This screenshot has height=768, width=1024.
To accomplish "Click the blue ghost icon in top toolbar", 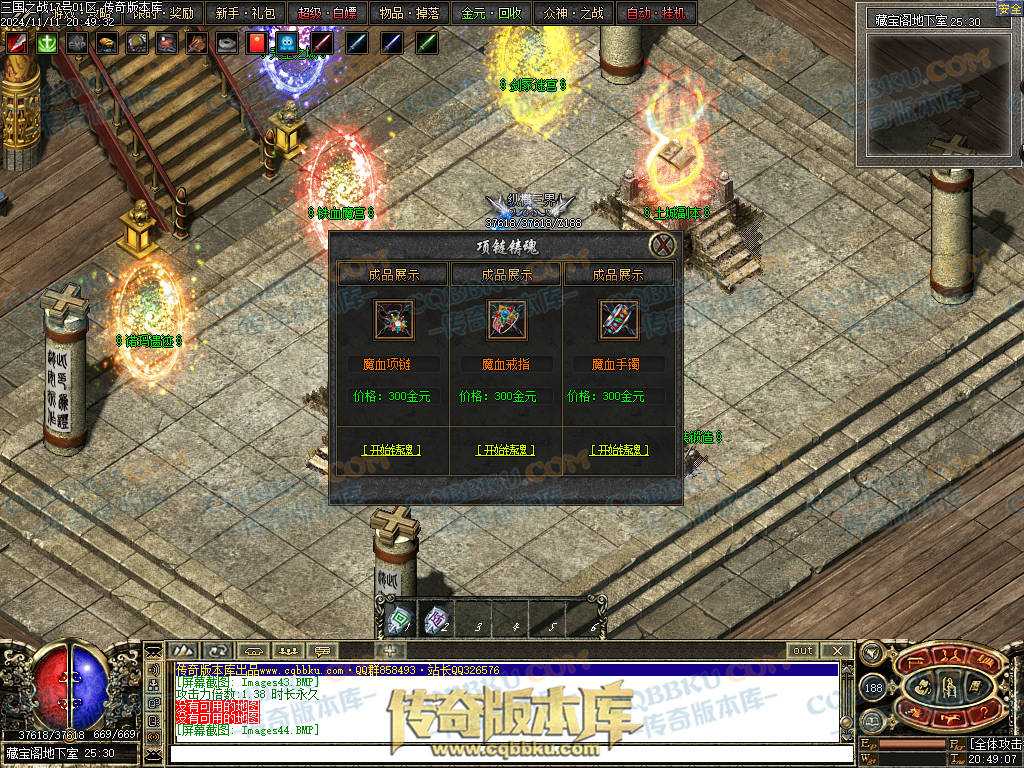I will [x=287, y=43].
